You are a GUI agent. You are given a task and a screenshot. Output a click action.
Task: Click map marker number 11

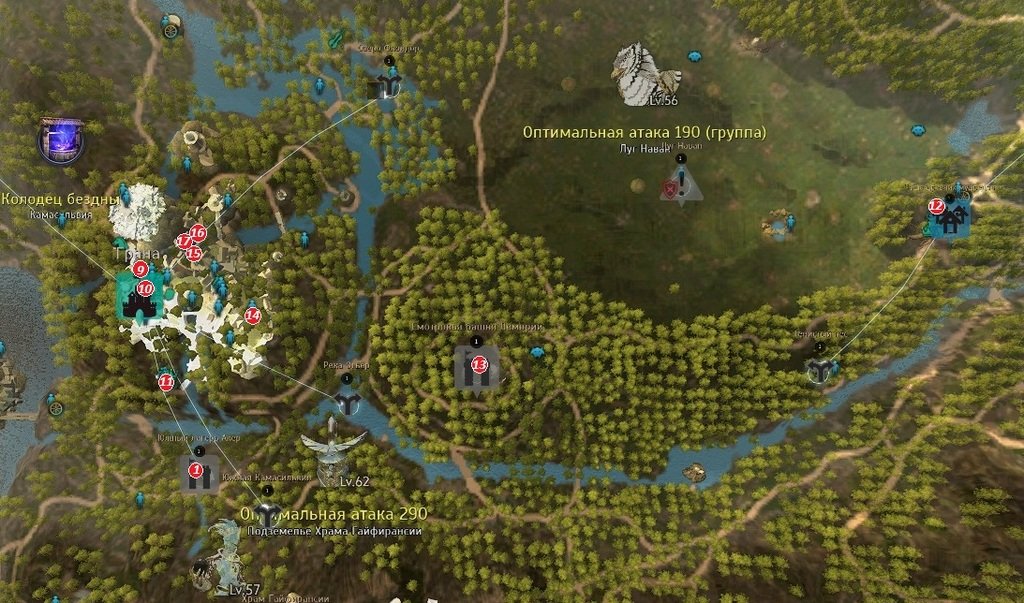(x=166, y=381)
